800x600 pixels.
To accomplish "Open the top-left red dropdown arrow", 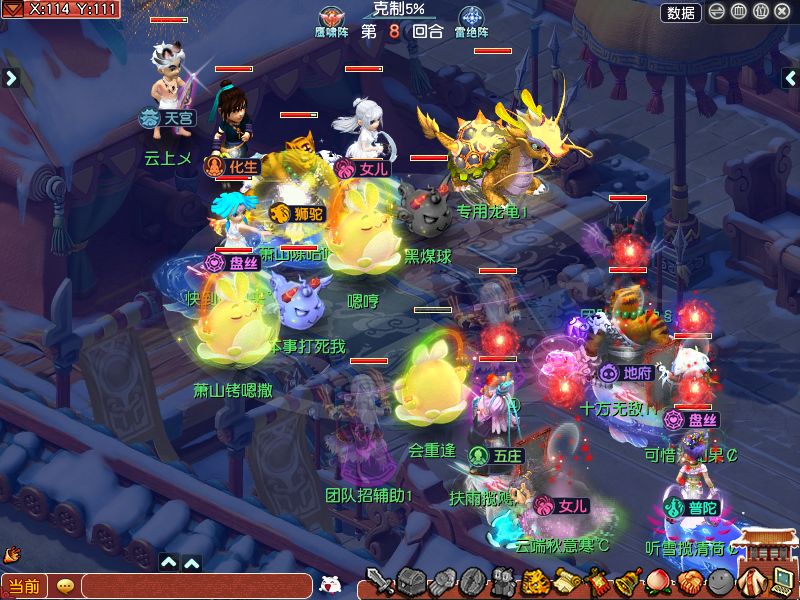I will click(12, 9).
